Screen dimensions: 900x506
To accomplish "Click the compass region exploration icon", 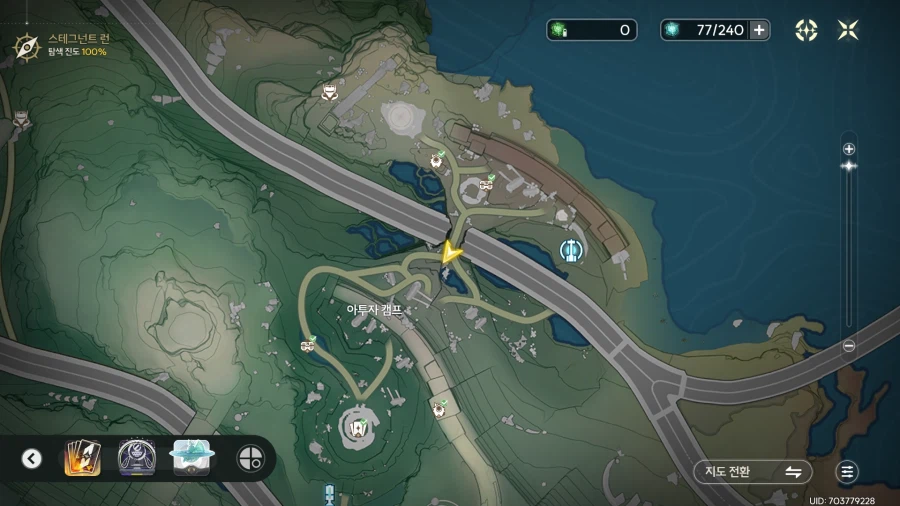I will (x=26, y=45).
